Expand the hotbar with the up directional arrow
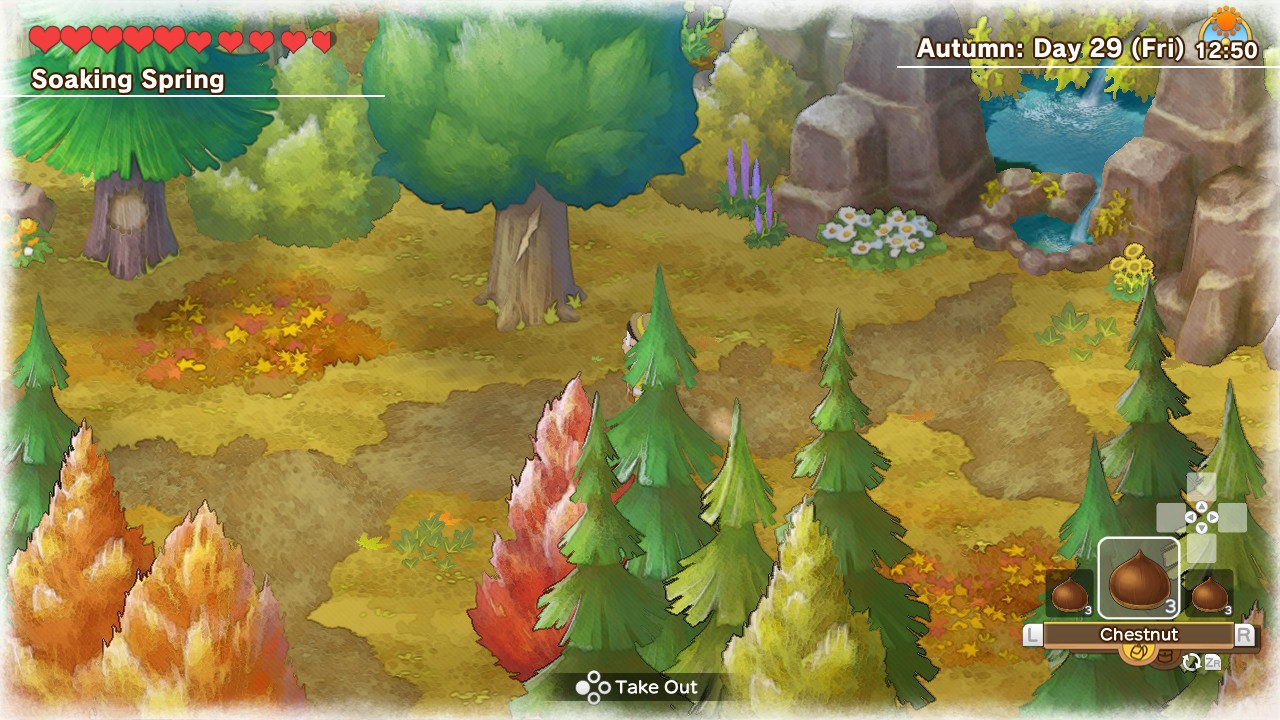This screenshot has width=1280, height=720. point(1200,506)
